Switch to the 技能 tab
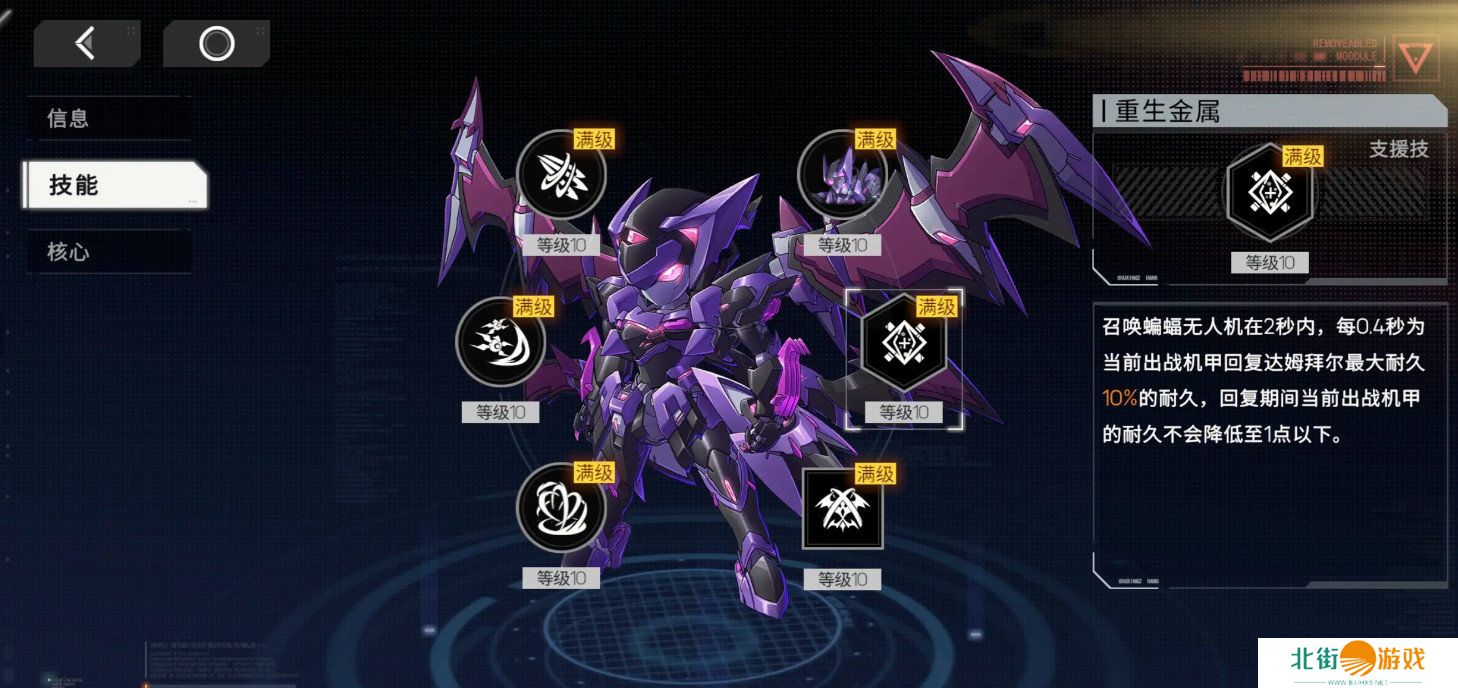Image resolution: width=1458 pixels, height=688 pixels. (115, 185)
